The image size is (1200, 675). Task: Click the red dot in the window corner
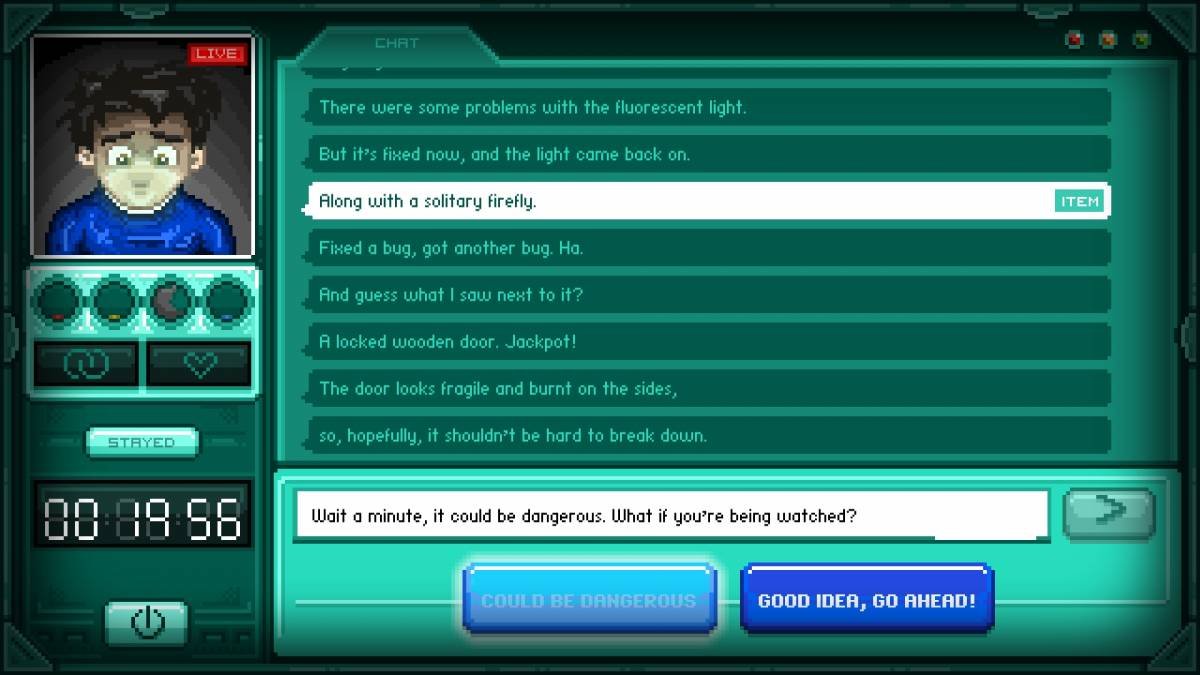(x=1076, y=41)
